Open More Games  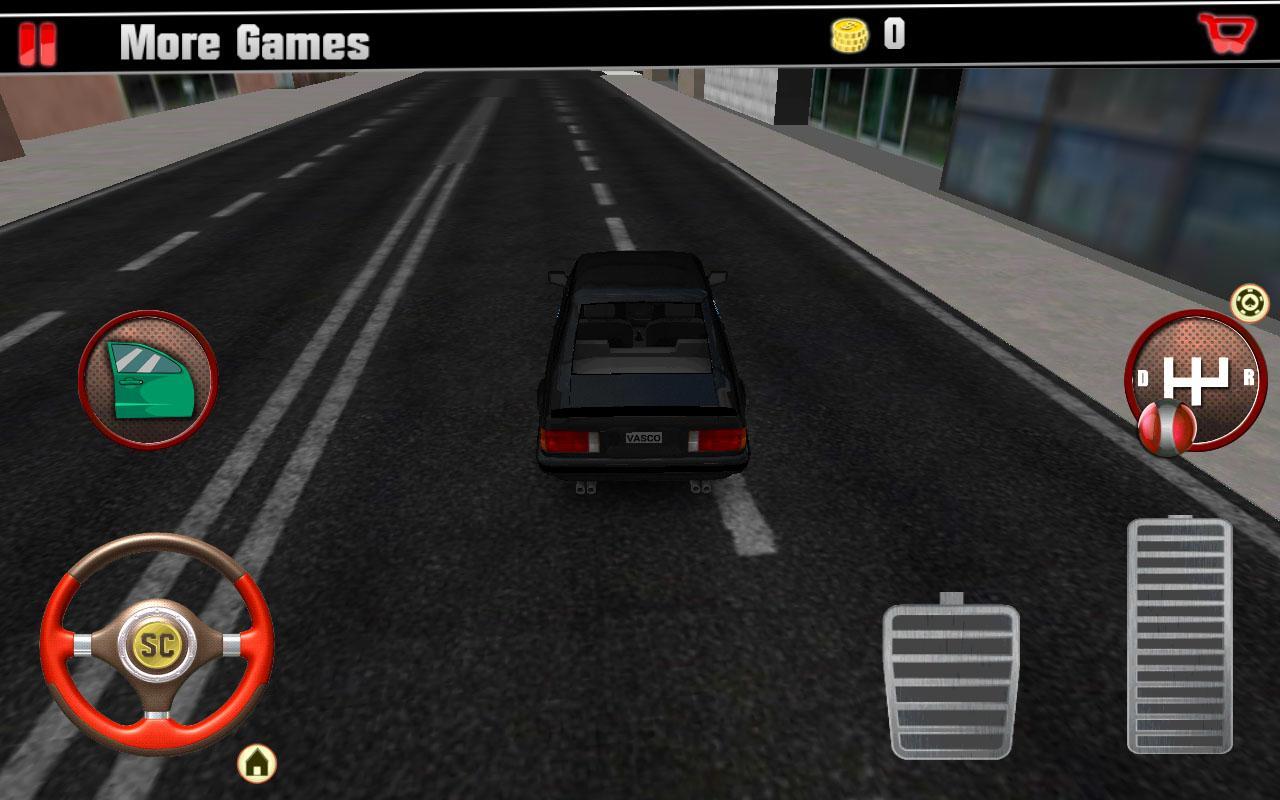[243, 44]
